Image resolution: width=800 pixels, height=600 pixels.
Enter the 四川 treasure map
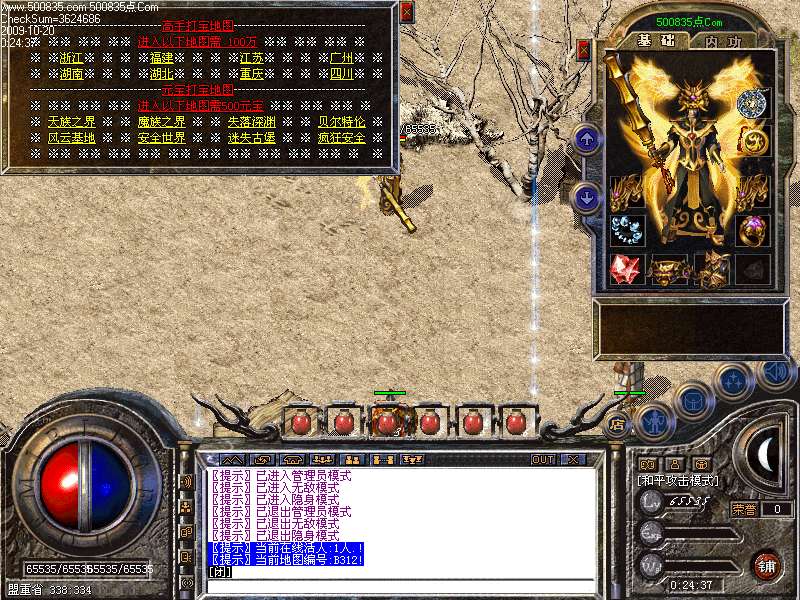point(341,74)
